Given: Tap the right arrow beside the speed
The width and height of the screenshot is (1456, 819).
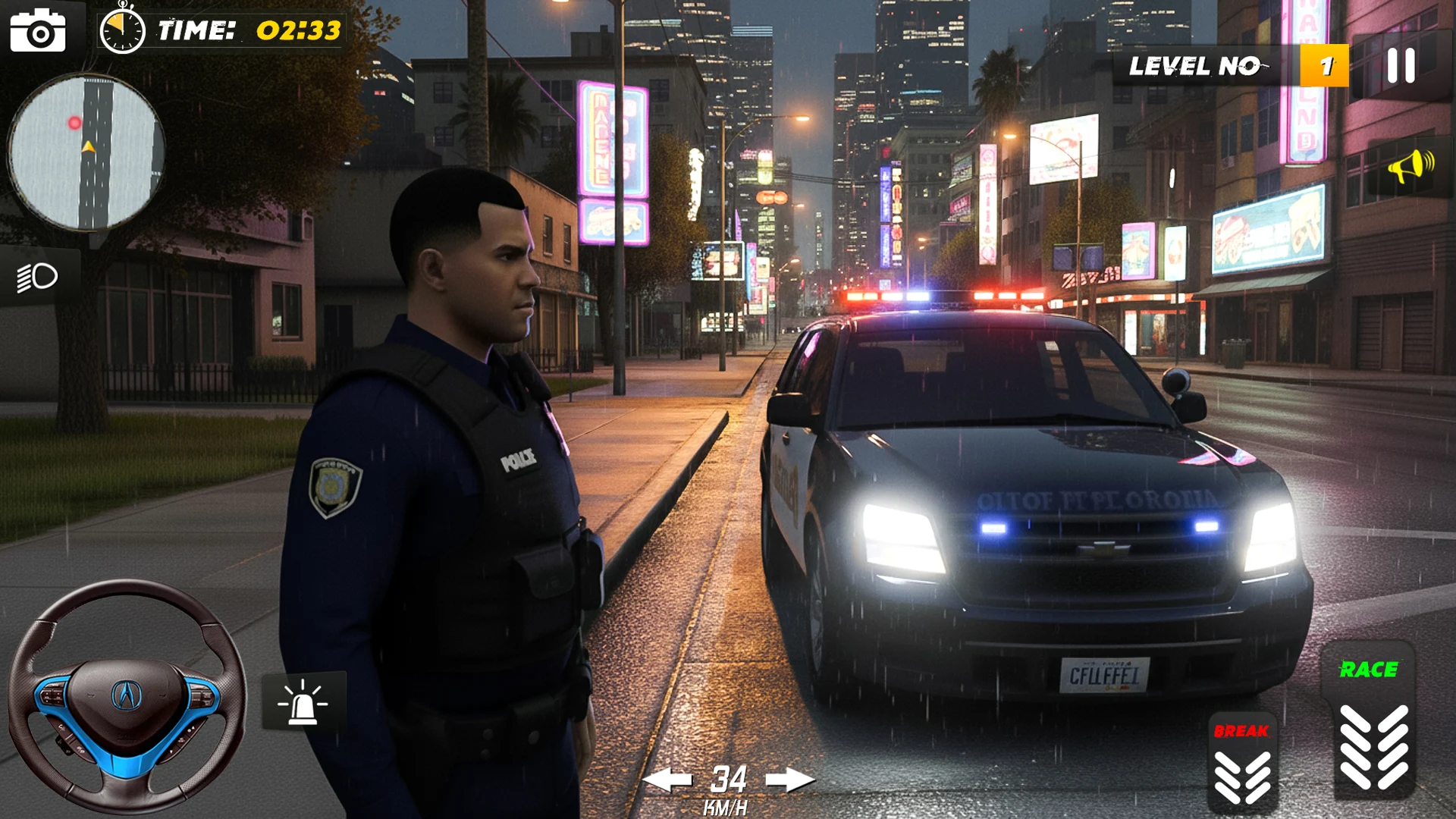Looking at the screenshot, I should pos(789,779).
